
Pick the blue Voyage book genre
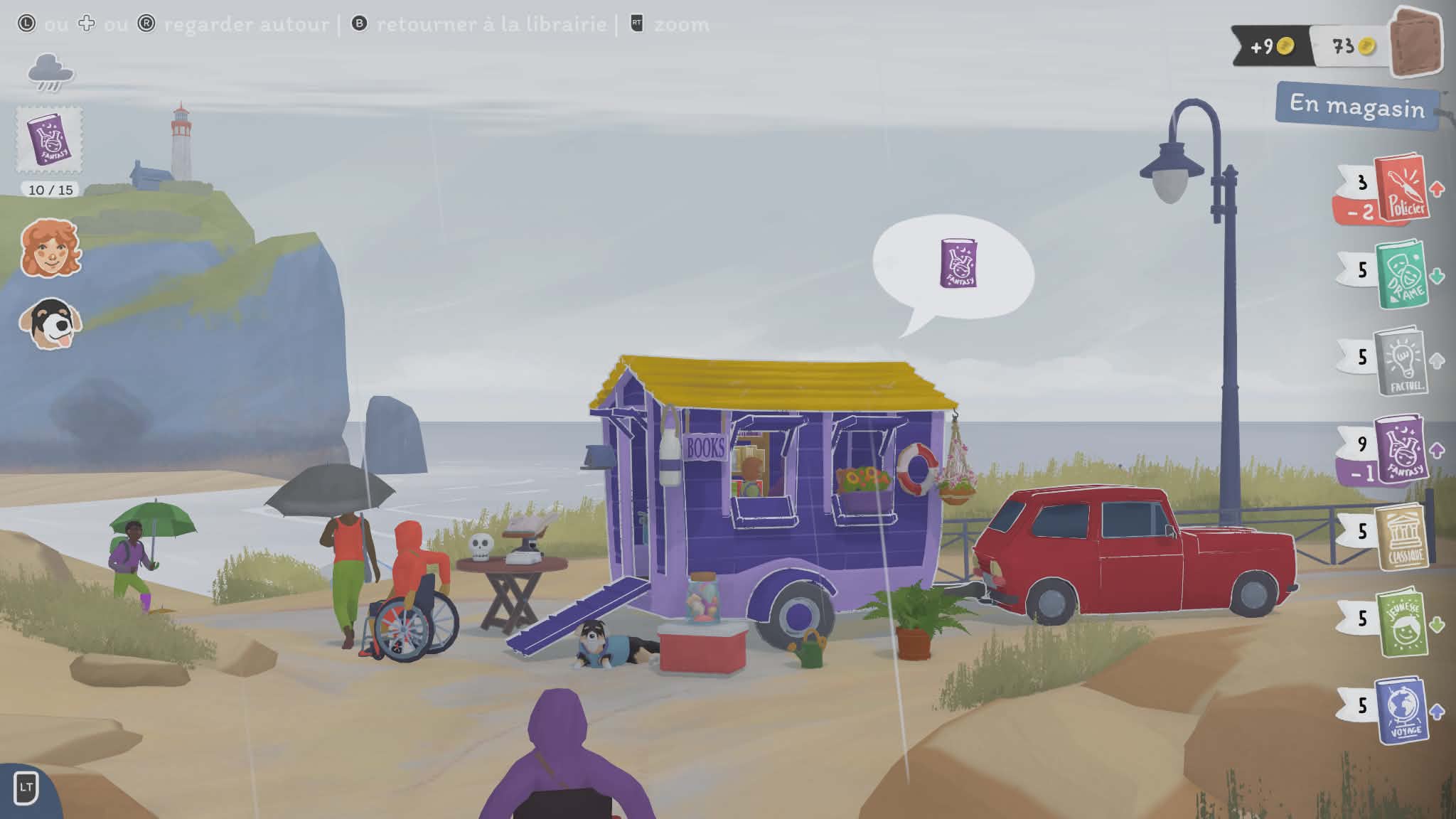point(1401,710)
